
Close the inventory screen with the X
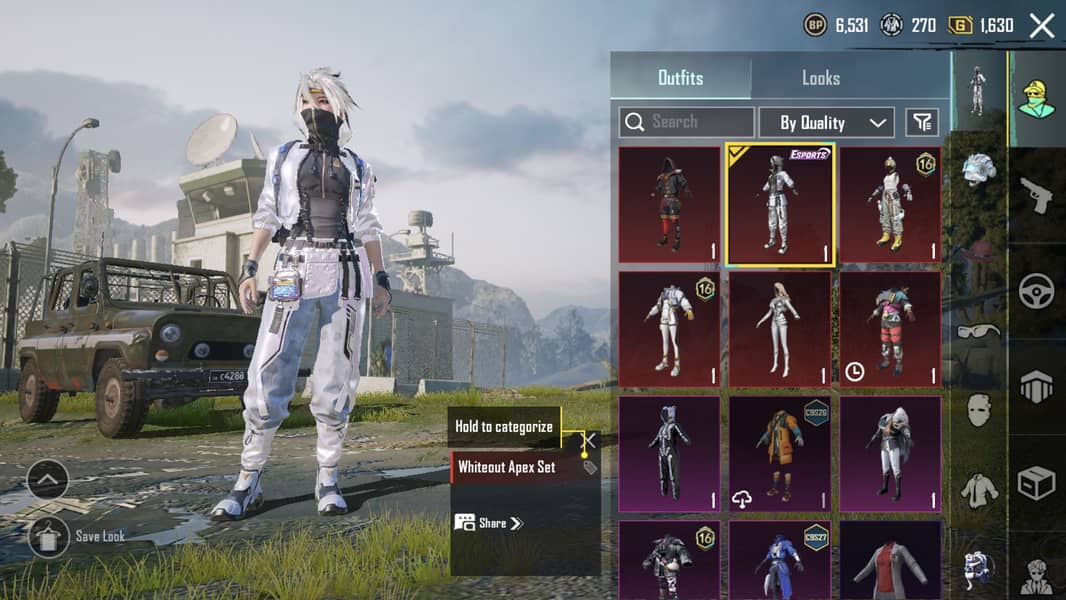pyautogui.click(x=1042, y=26)
